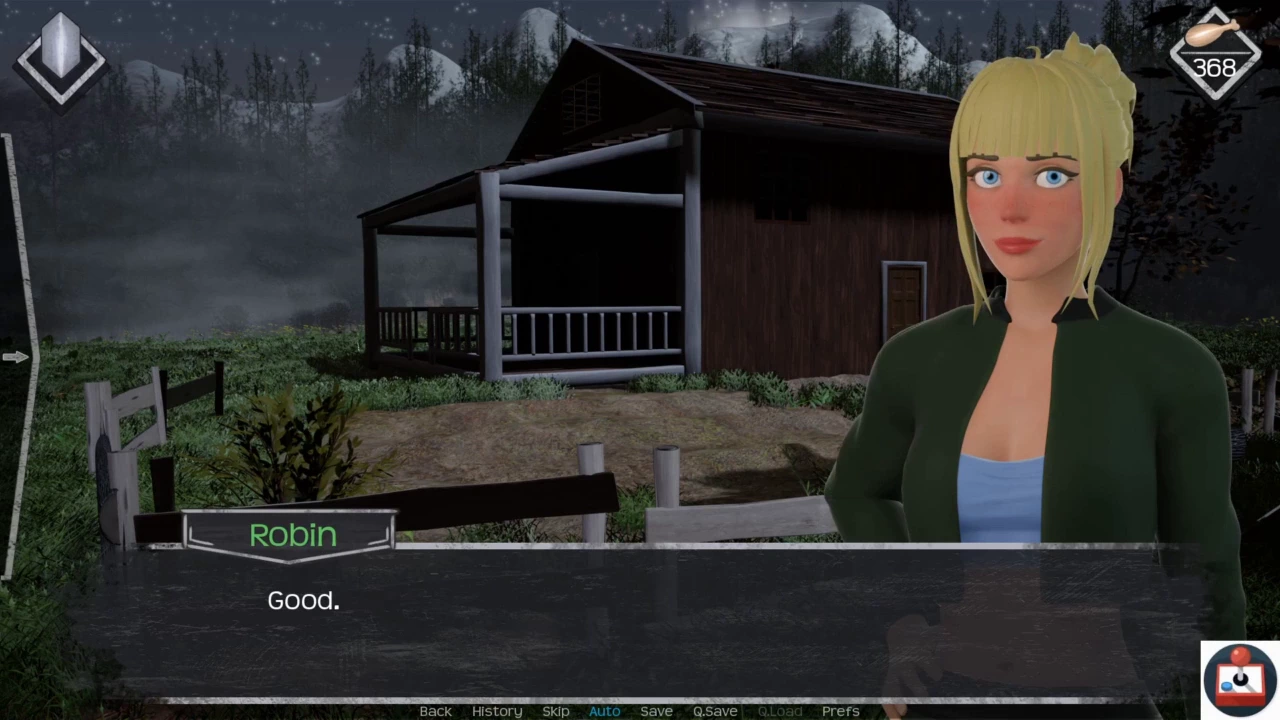Go Back in the dialogue

tap(435, 711)
